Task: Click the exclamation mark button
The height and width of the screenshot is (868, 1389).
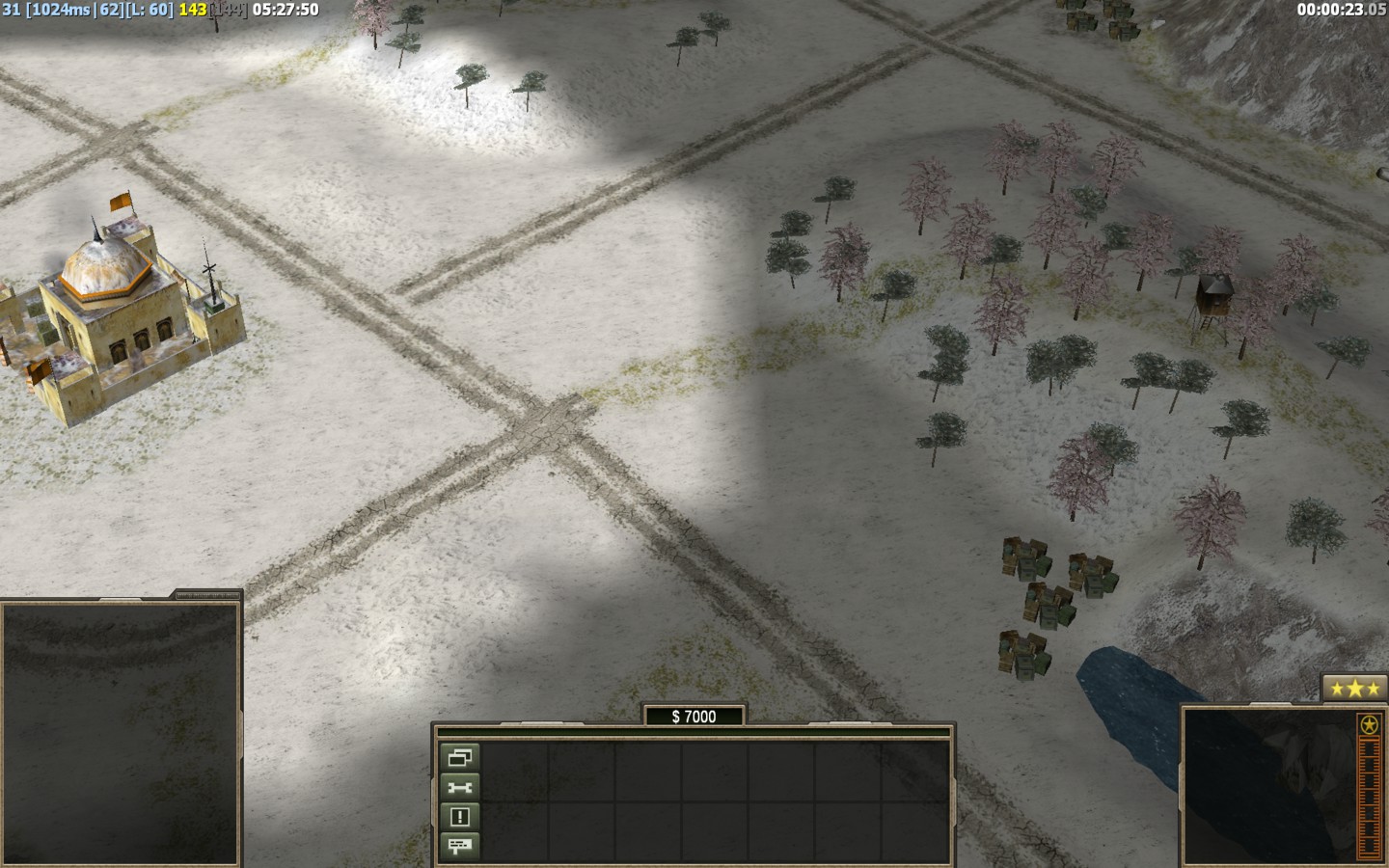Action: click(x=460, y=817)
